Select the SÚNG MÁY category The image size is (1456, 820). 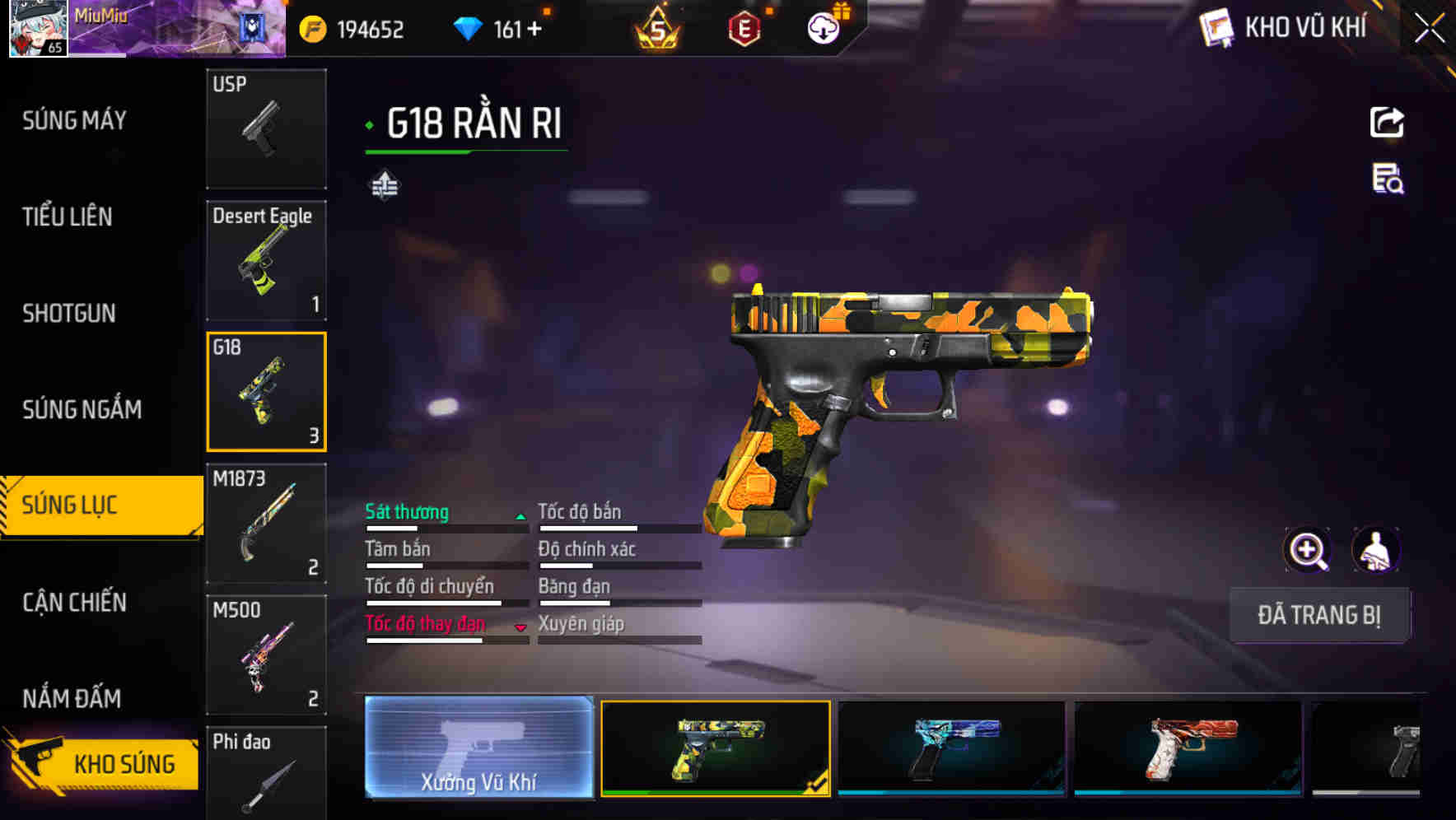[x=74, y=121]
